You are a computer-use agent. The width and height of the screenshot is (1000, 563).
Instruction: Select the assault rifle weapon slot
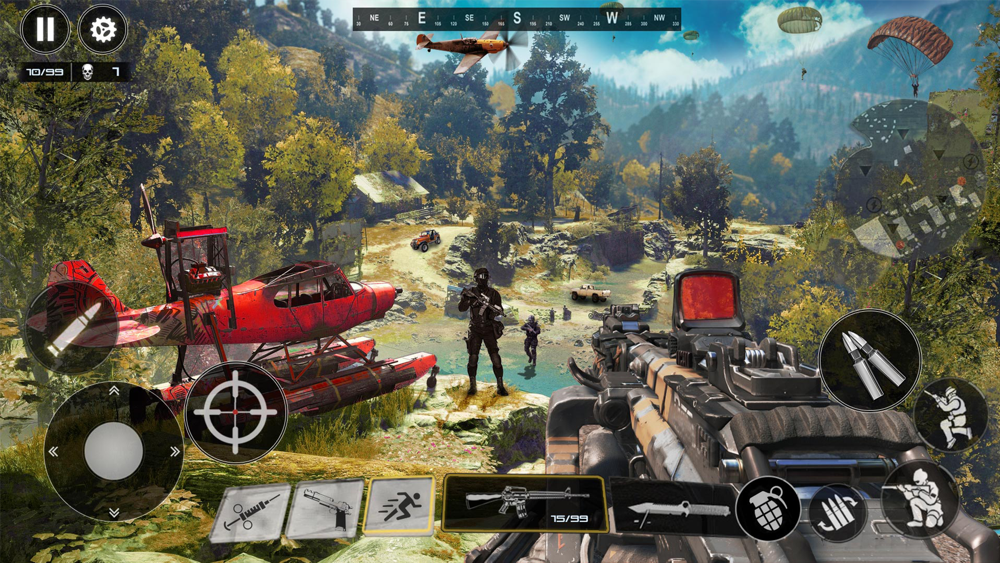click(524, 503)
